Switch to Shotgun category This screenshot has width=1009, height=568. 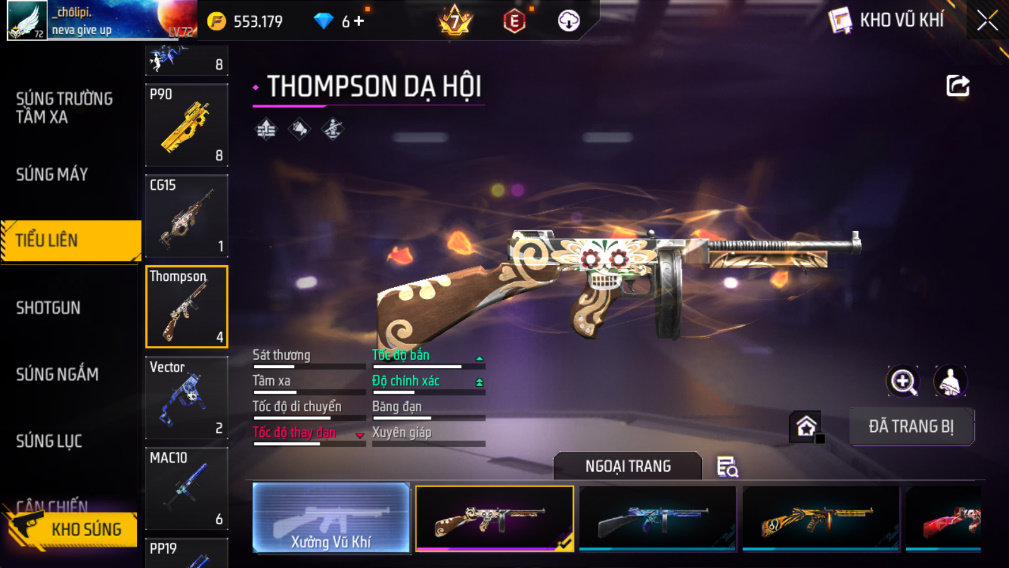click(48, 308)
